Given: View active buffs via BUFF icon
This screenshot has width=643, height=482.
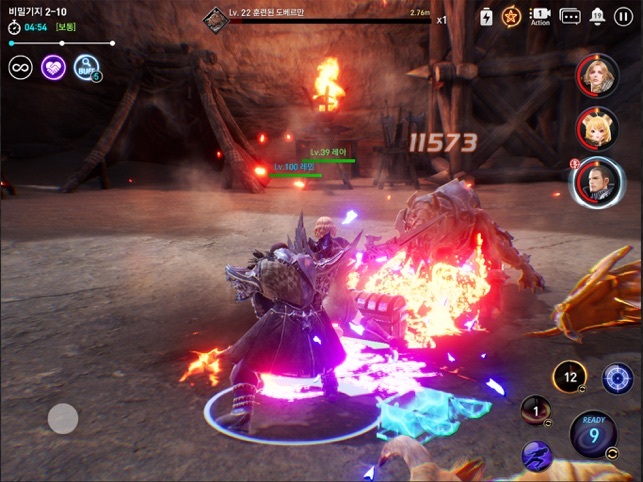Looking at the screenshot, I should point(86,68).
